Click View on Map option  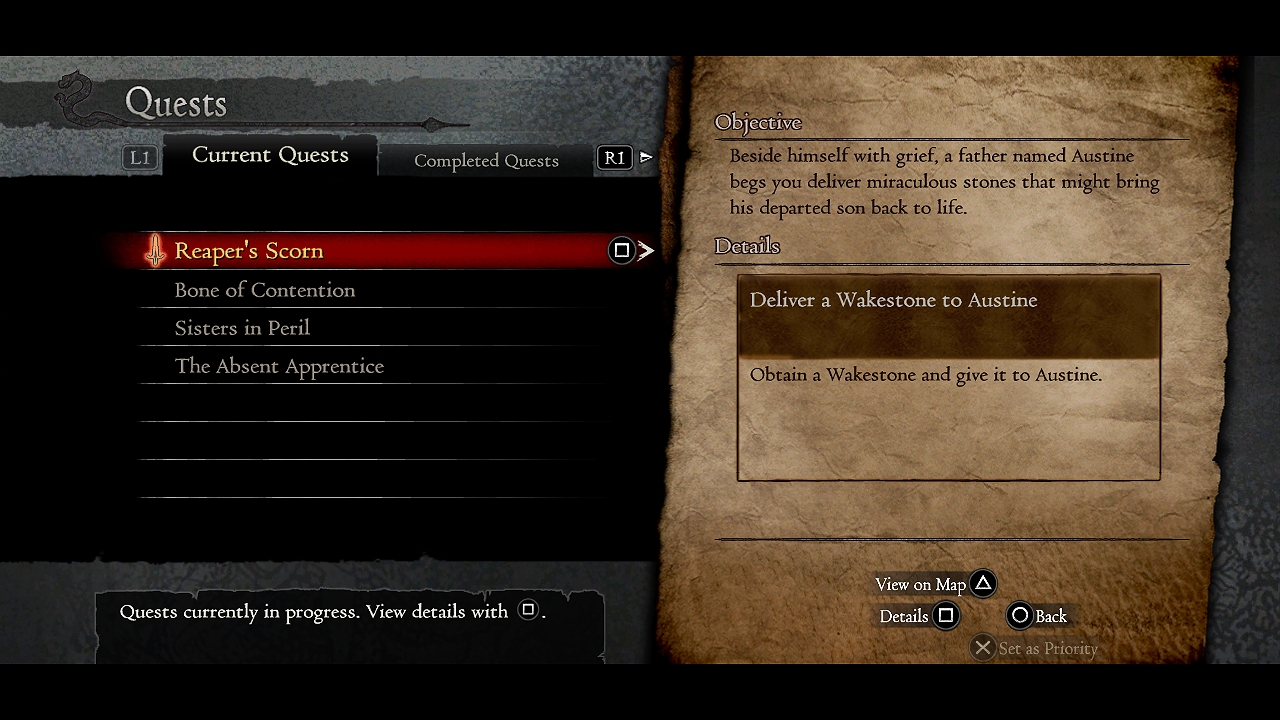pyautogui.click(x=934, y=584)
